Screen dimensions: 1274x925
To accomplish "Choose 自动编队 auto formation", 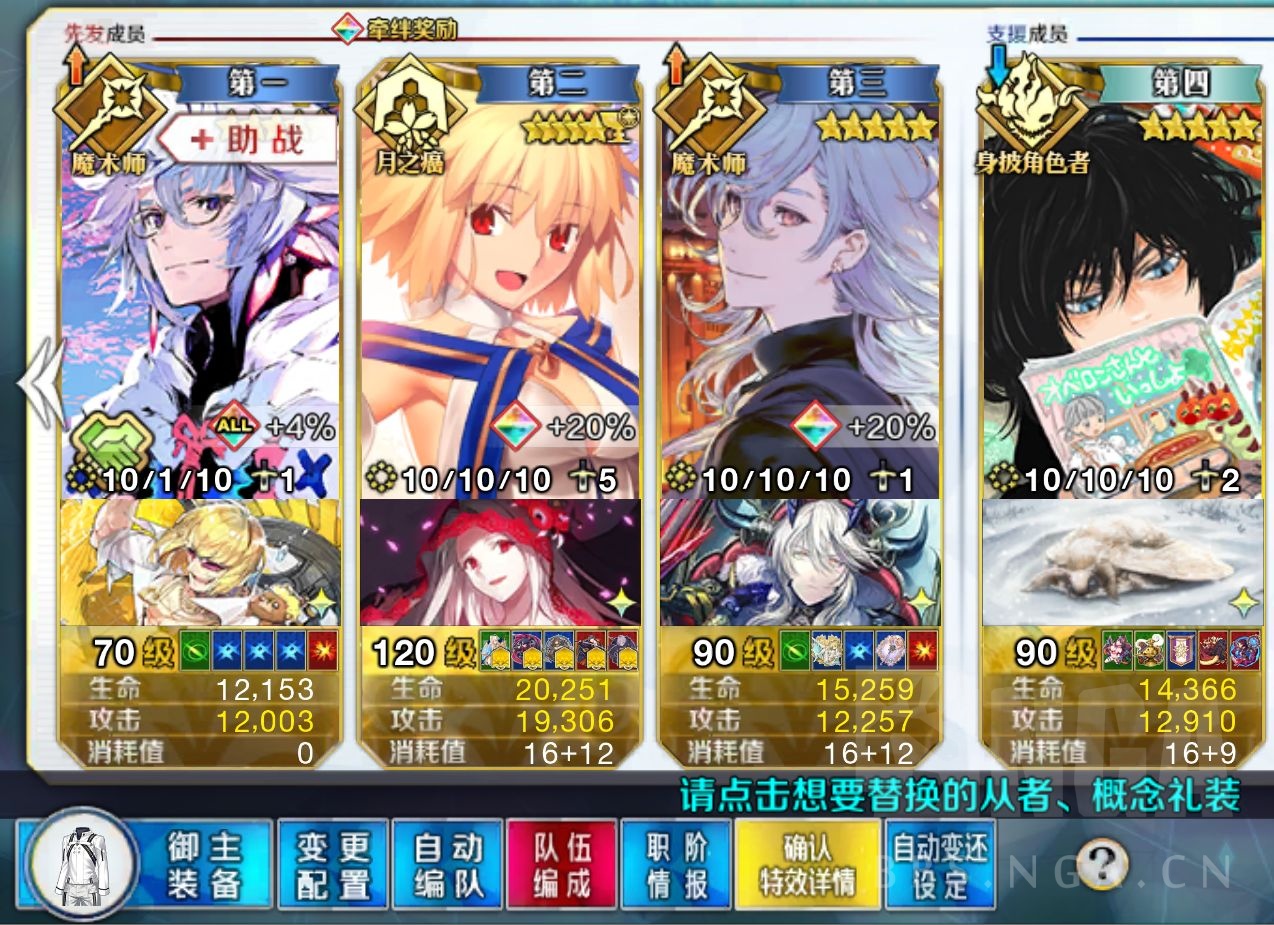I will [x=447, y=865].
